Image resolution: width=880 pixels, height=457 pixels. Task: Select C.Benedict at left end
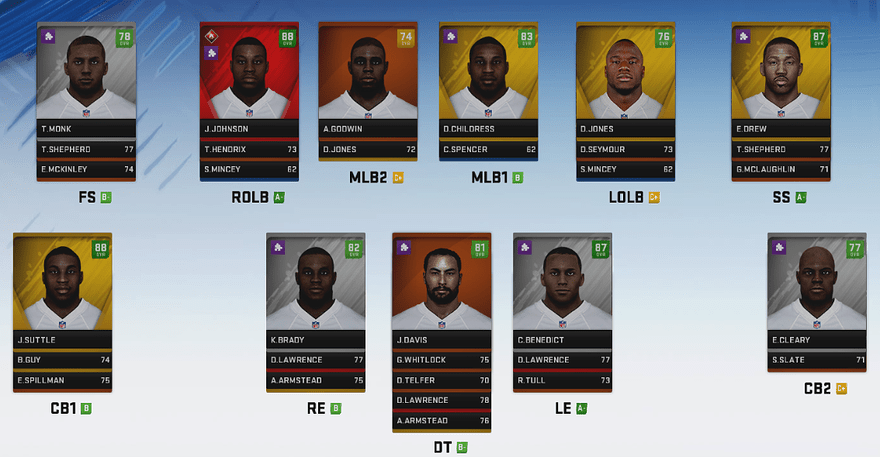pos(562,287)
